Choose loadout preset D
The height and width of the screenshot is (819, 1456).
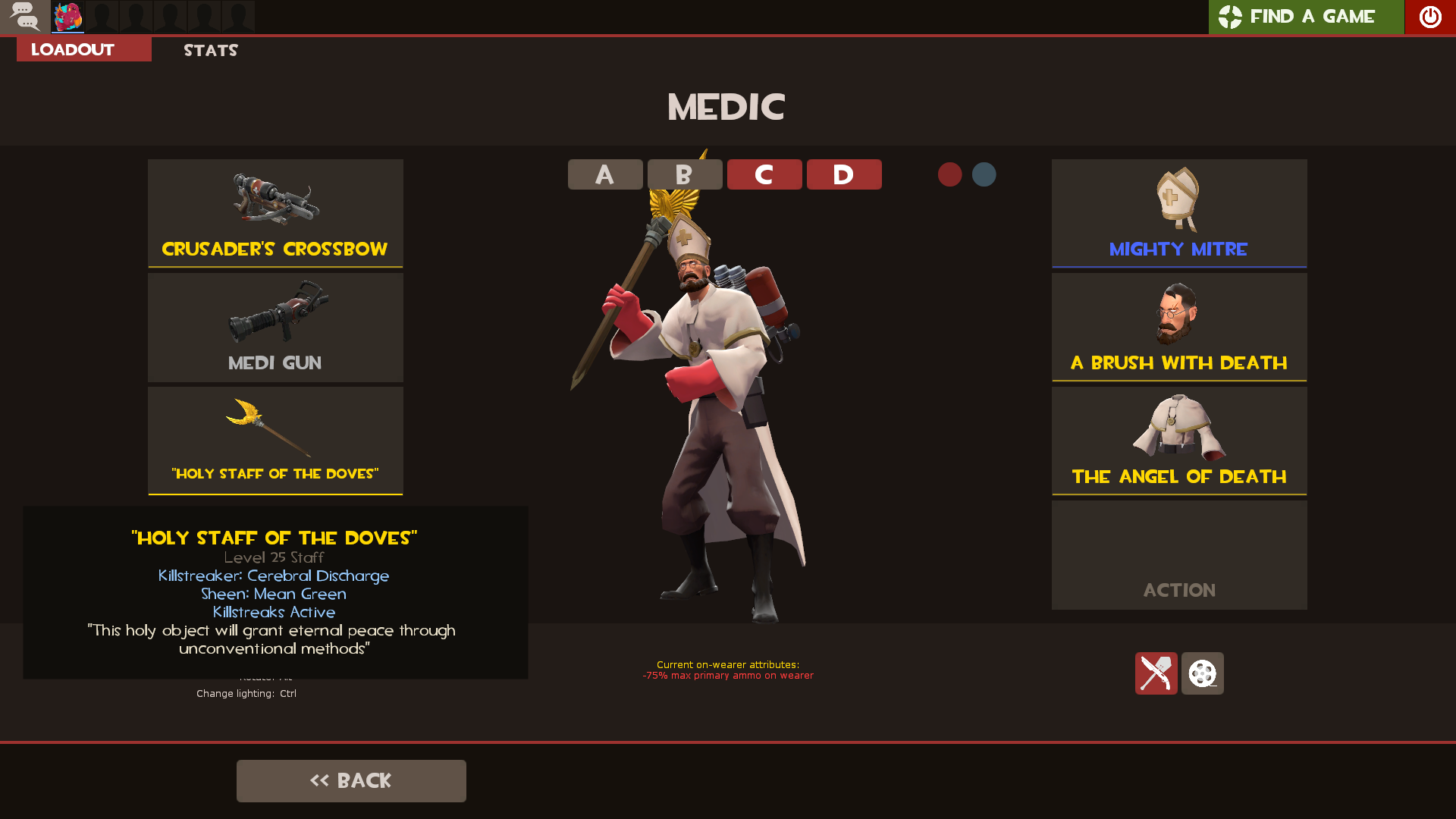844,174
